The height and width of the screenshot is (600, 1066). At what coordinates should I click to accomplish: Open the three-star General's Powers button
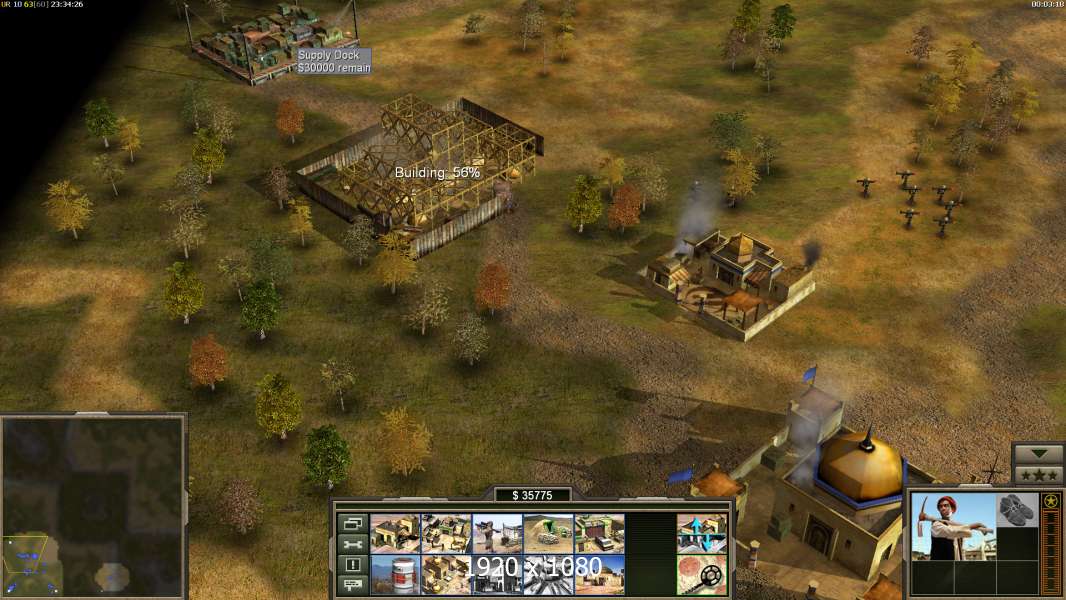1038,474
